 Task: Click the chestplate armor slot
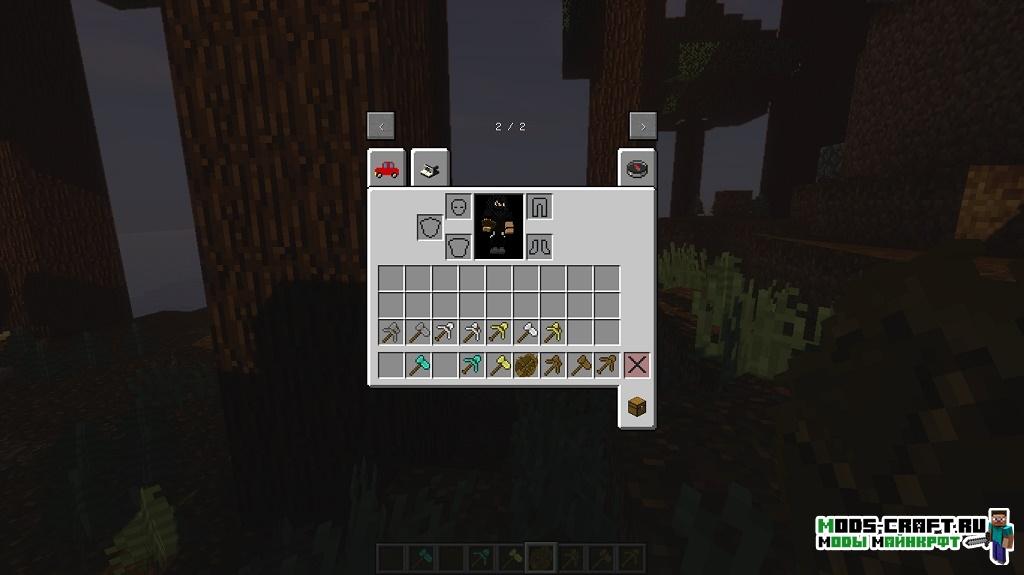click(x=458, y=246)
